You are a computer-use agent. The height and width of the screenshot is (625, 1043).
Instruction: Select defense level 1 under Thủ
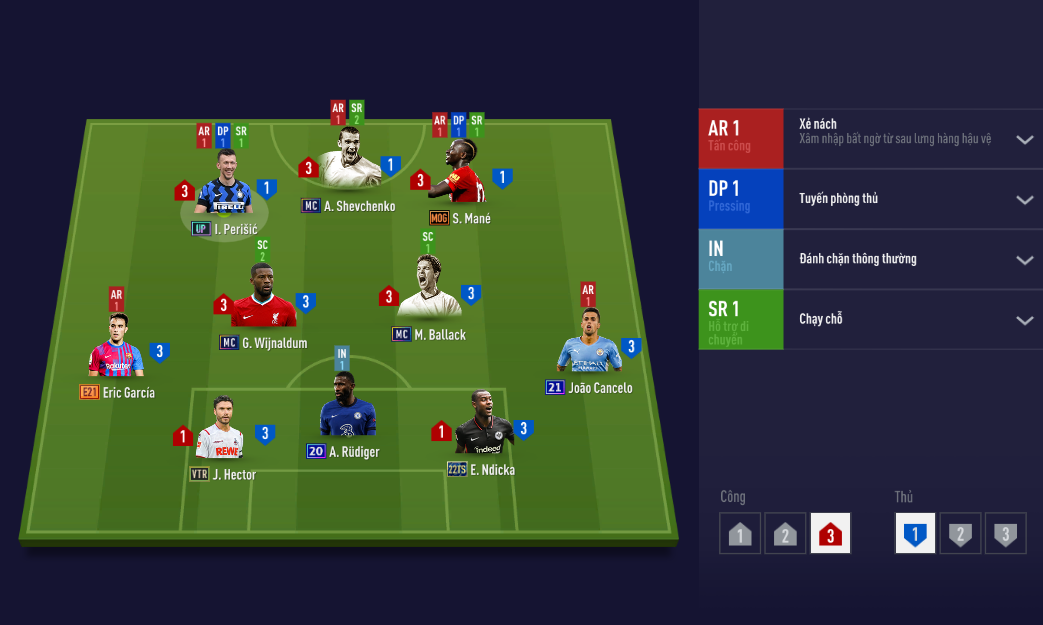[x=914, y=534]
